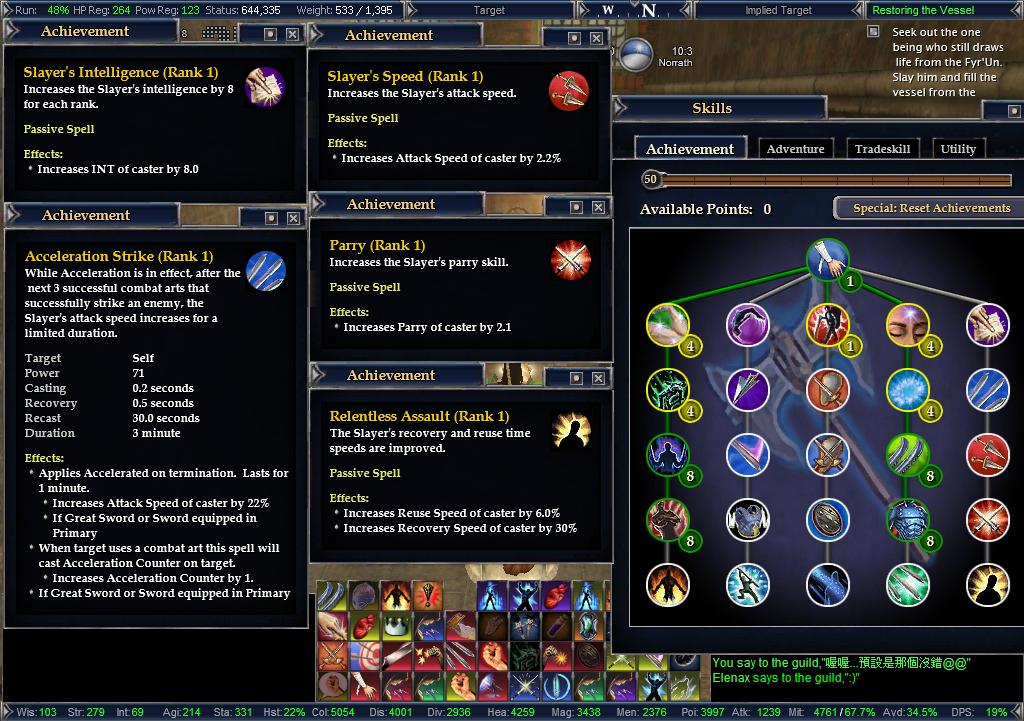Click the crossed swords Parry tree node
Image resolution: width=1024 pixels, height=721 pixels.
click(x=987, y=520)
